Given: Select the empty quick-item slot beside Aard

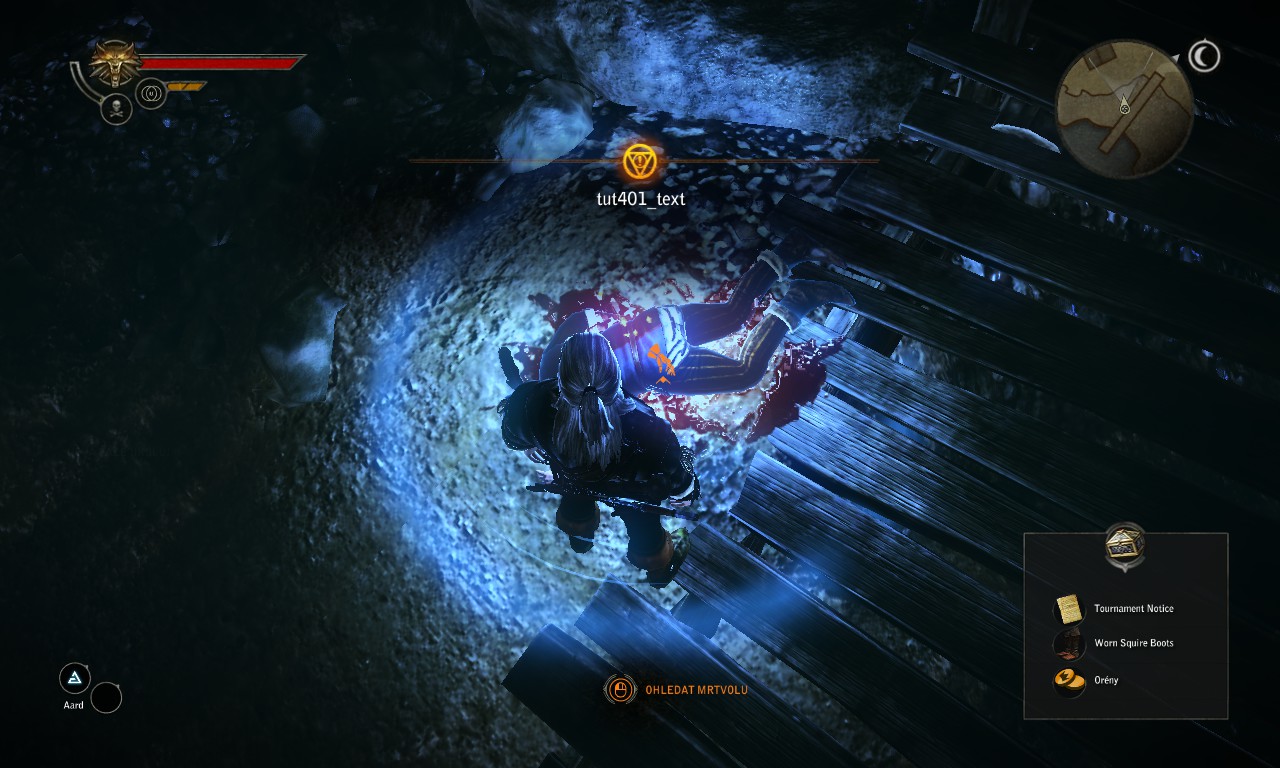Looking at the screenshot, I should [106, 697].
